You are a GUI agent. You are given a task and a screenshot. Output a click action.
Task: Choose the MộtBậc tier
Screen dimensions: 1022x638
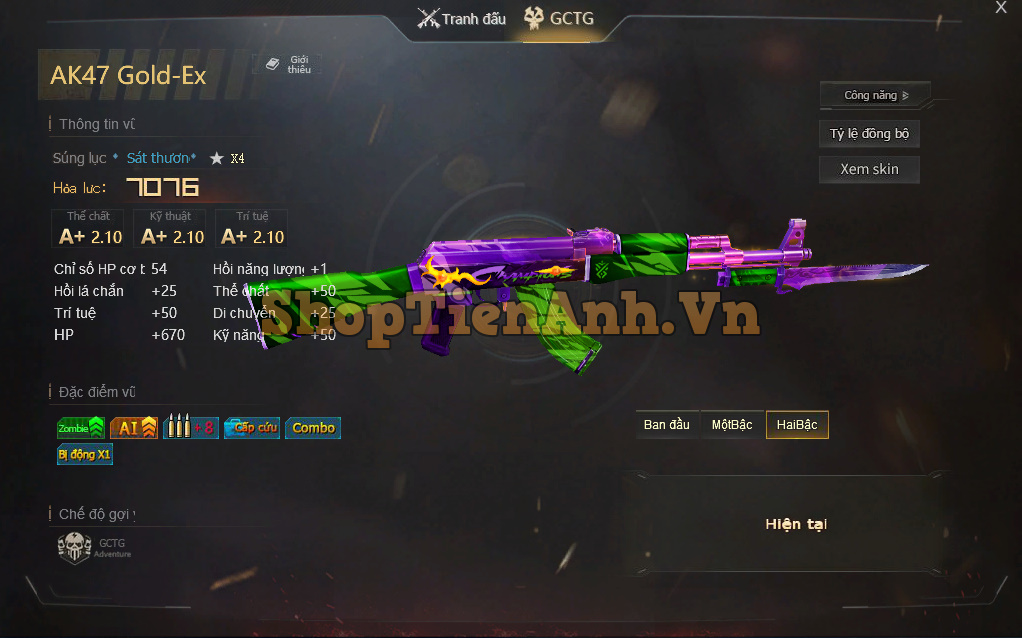(732, 425)
